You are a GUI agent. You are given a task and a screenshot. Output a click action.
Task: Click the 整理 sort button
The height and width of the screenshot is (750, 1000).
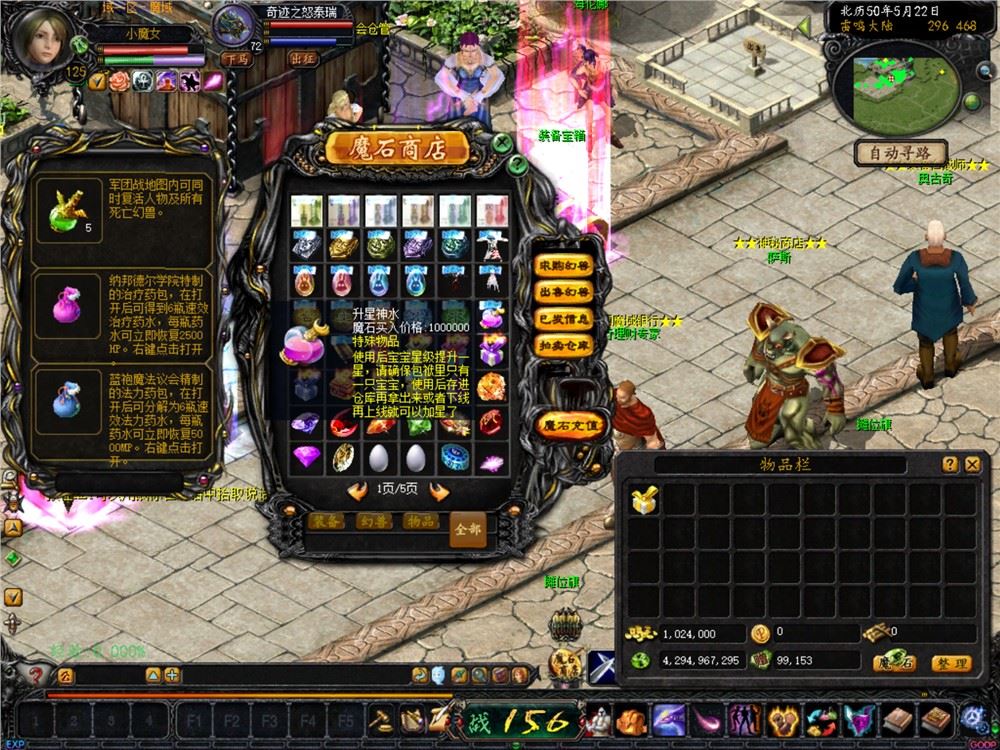(x=950, y=662)
